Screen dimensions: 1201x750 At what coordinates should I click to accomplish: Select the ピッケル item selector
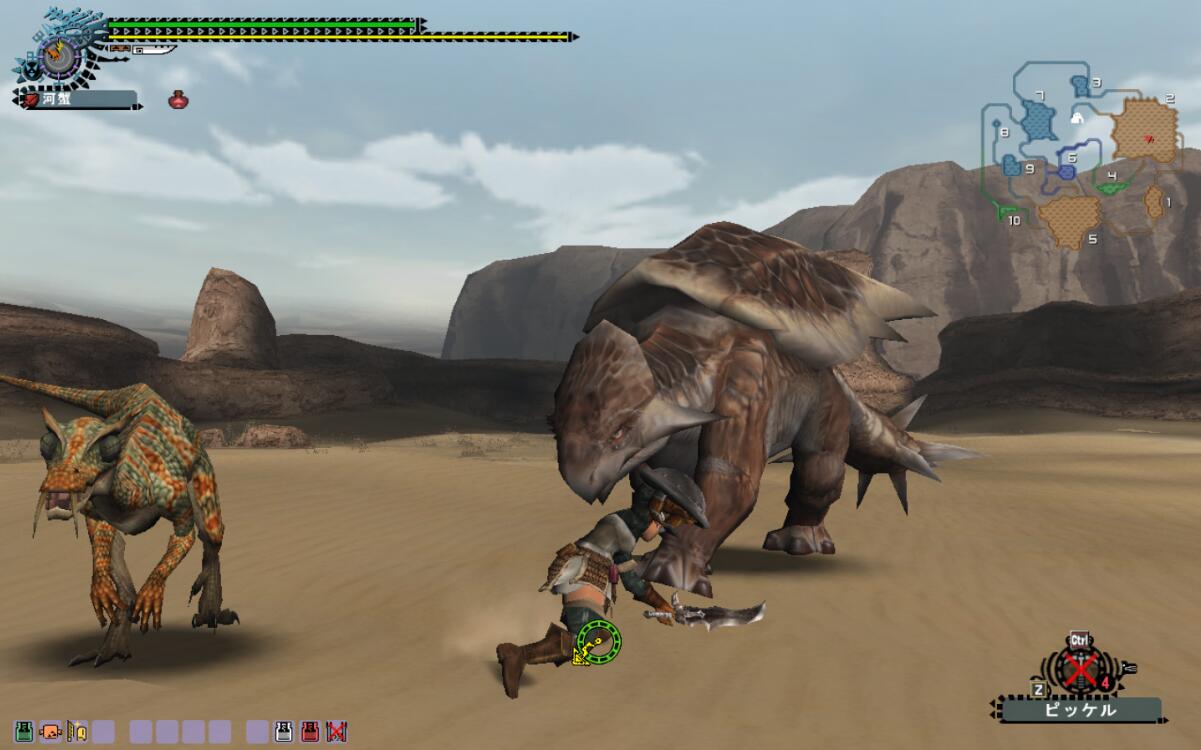point(1079,710)
